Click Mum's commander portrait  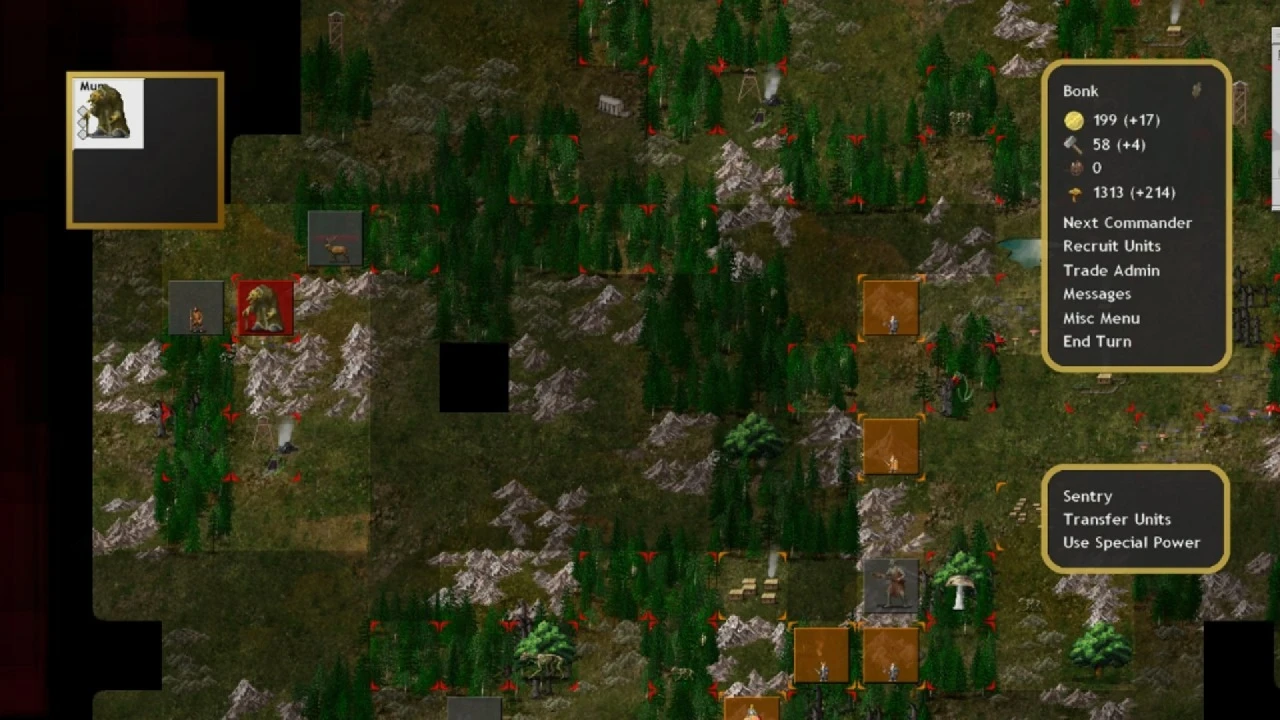coord(107,113)
